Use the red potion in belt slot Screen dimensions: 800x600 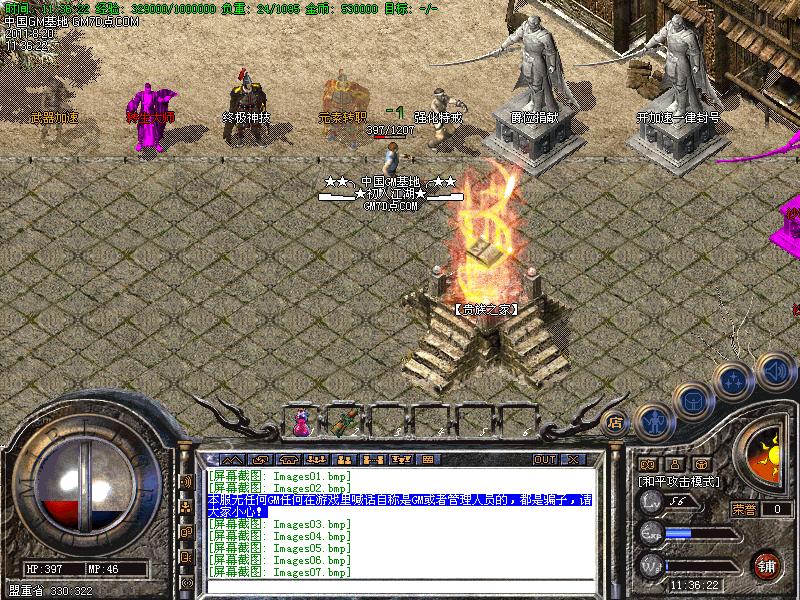[301, 423]
